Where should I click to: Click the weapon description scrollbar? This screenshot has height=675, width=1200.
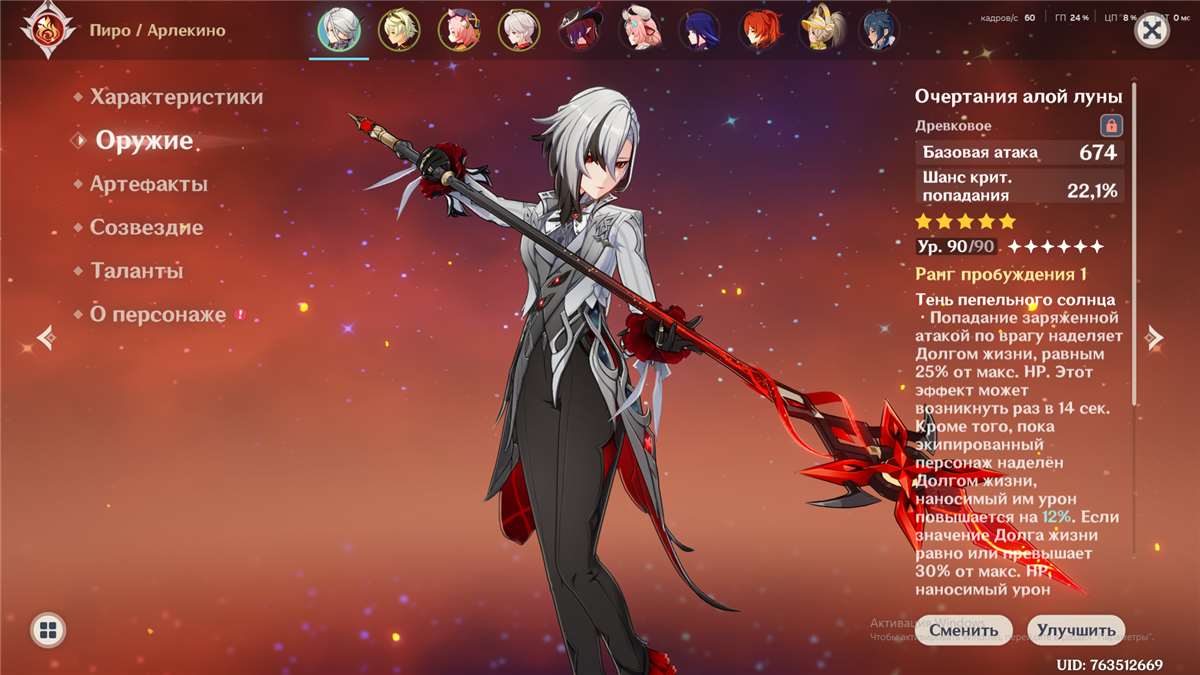[x=1134, y=250]
